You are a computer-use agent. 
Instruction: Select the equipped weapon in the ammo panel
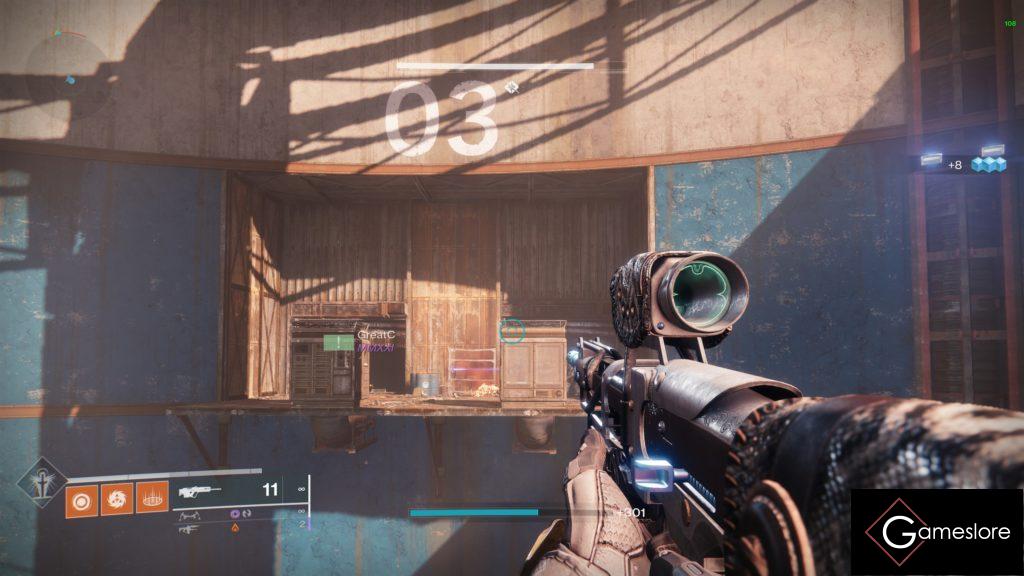199,491
